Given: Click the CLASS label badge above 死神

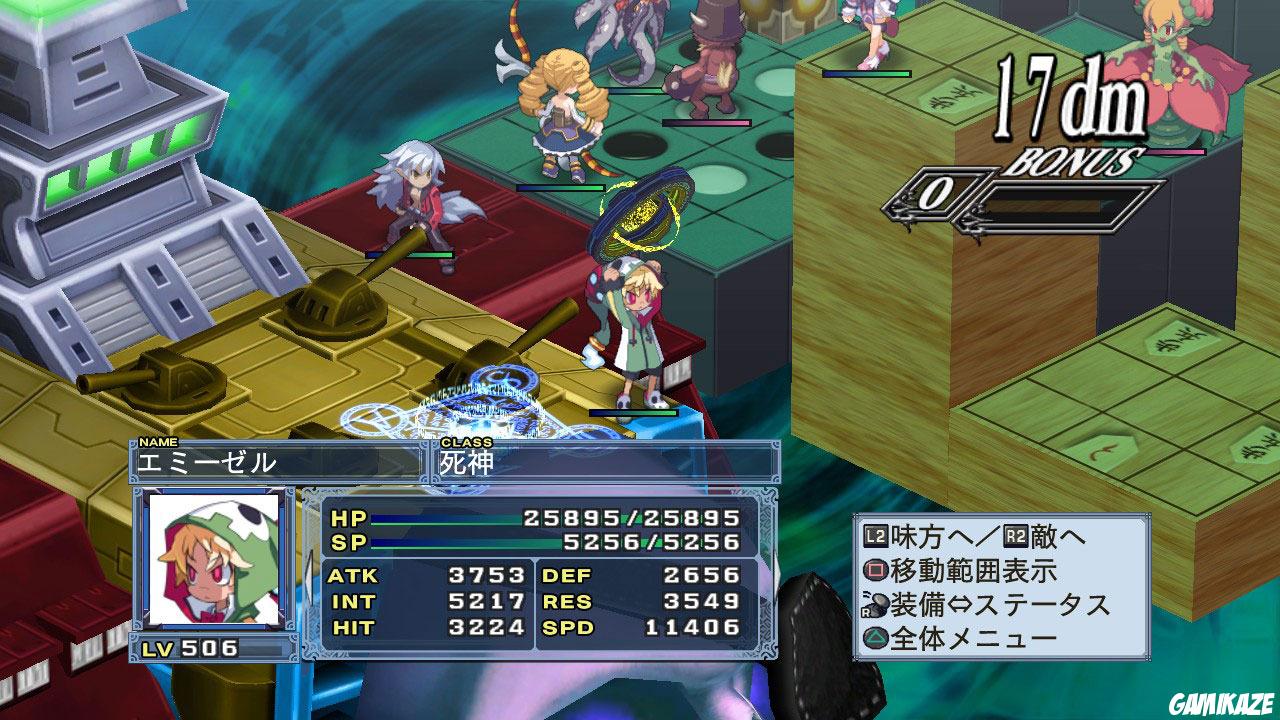Looking at the screenshot, I should 466,440.
